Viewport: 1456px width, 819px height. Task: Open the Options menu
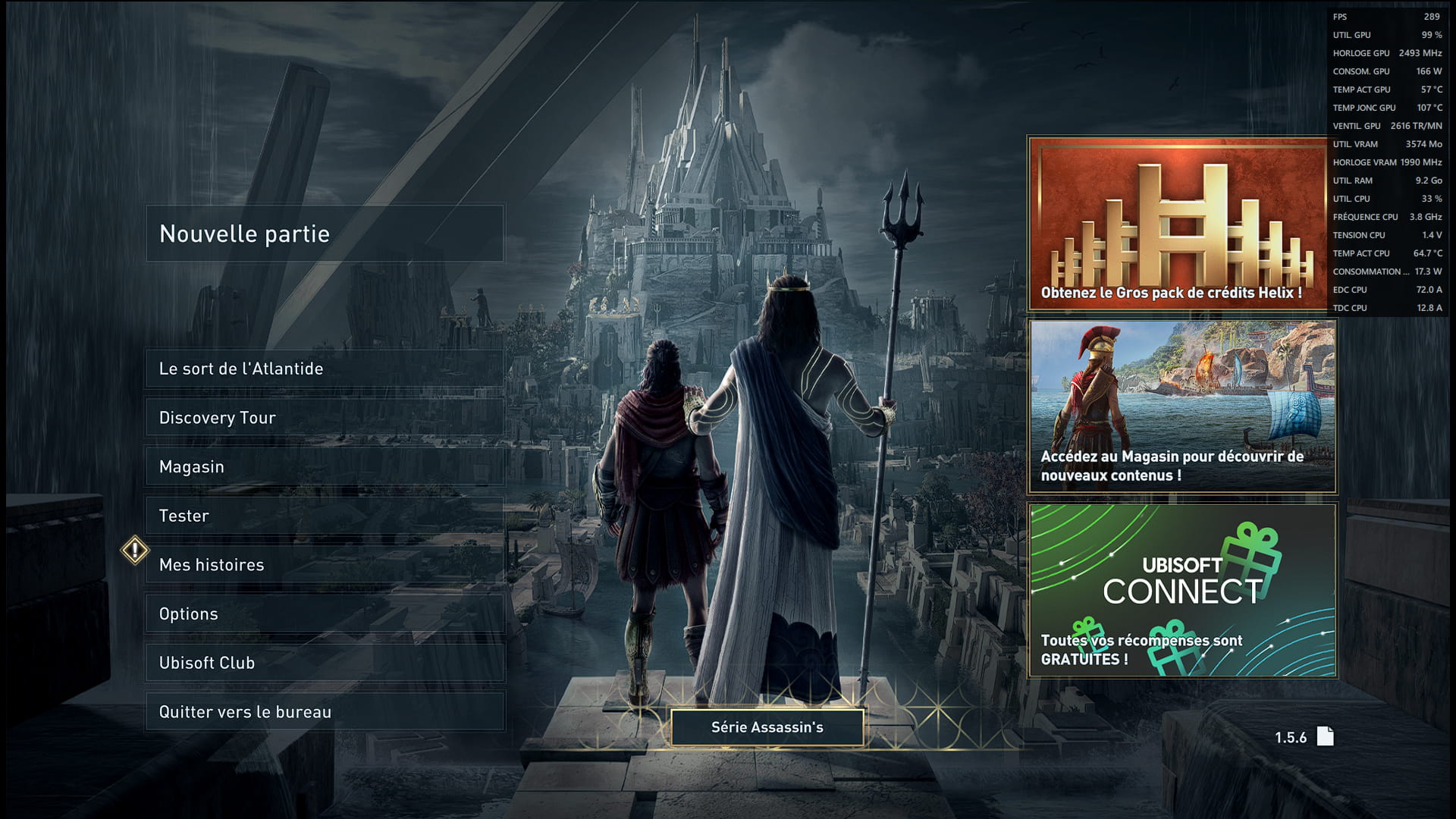point(325,614)
